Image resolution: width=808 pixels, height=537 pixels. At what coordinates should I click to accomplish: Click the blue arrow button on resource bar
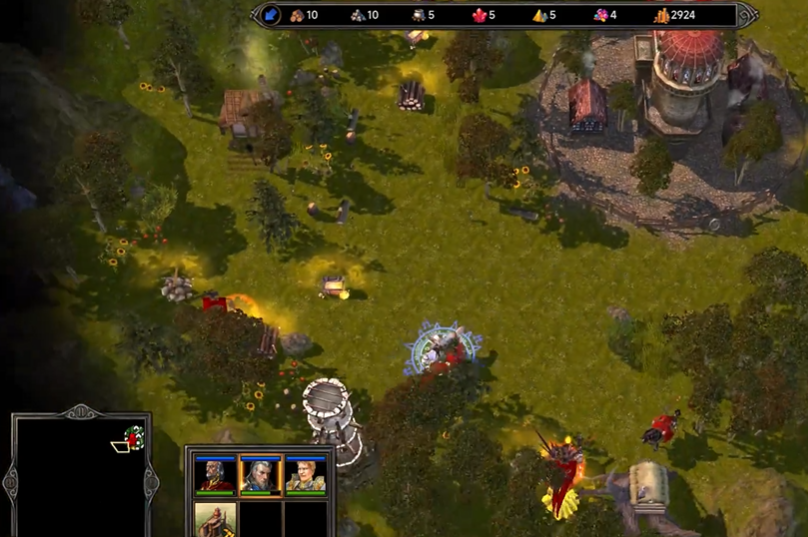coord(271,15)
